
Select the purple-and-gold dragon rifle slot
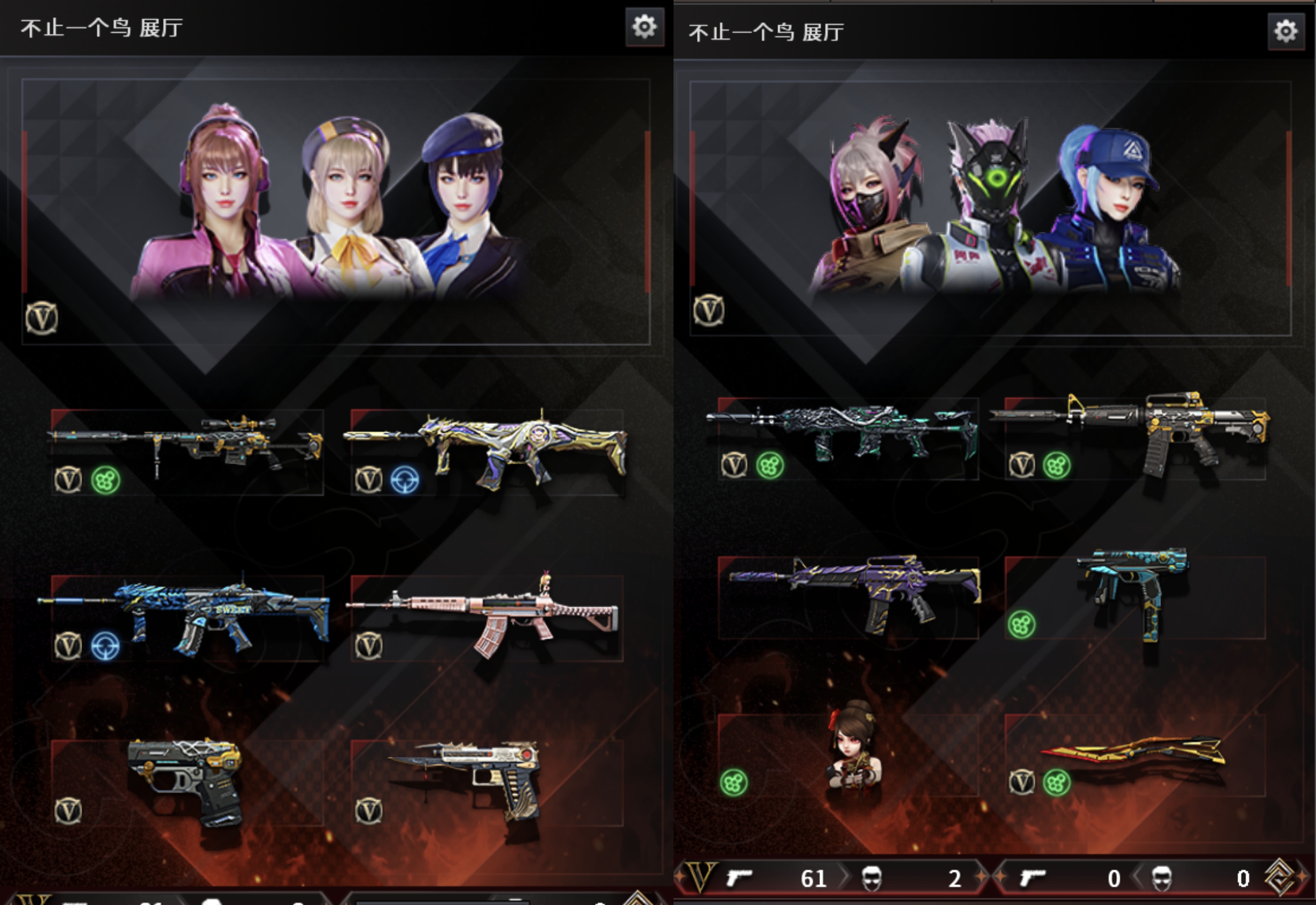click(x=487, y=451)
